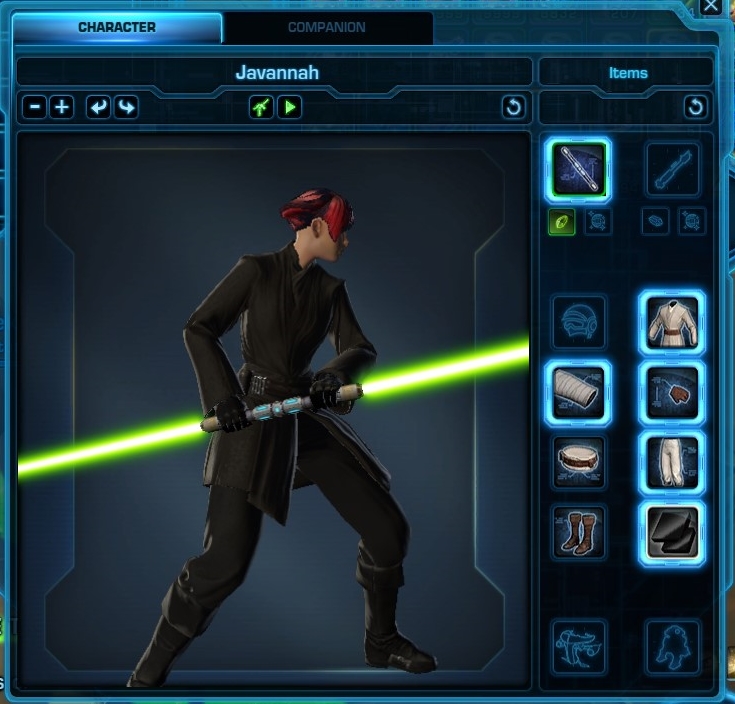Viewport: 735px width, 704px height.
Task: Click the green play arrow button
Action: (x=290, y=106)
